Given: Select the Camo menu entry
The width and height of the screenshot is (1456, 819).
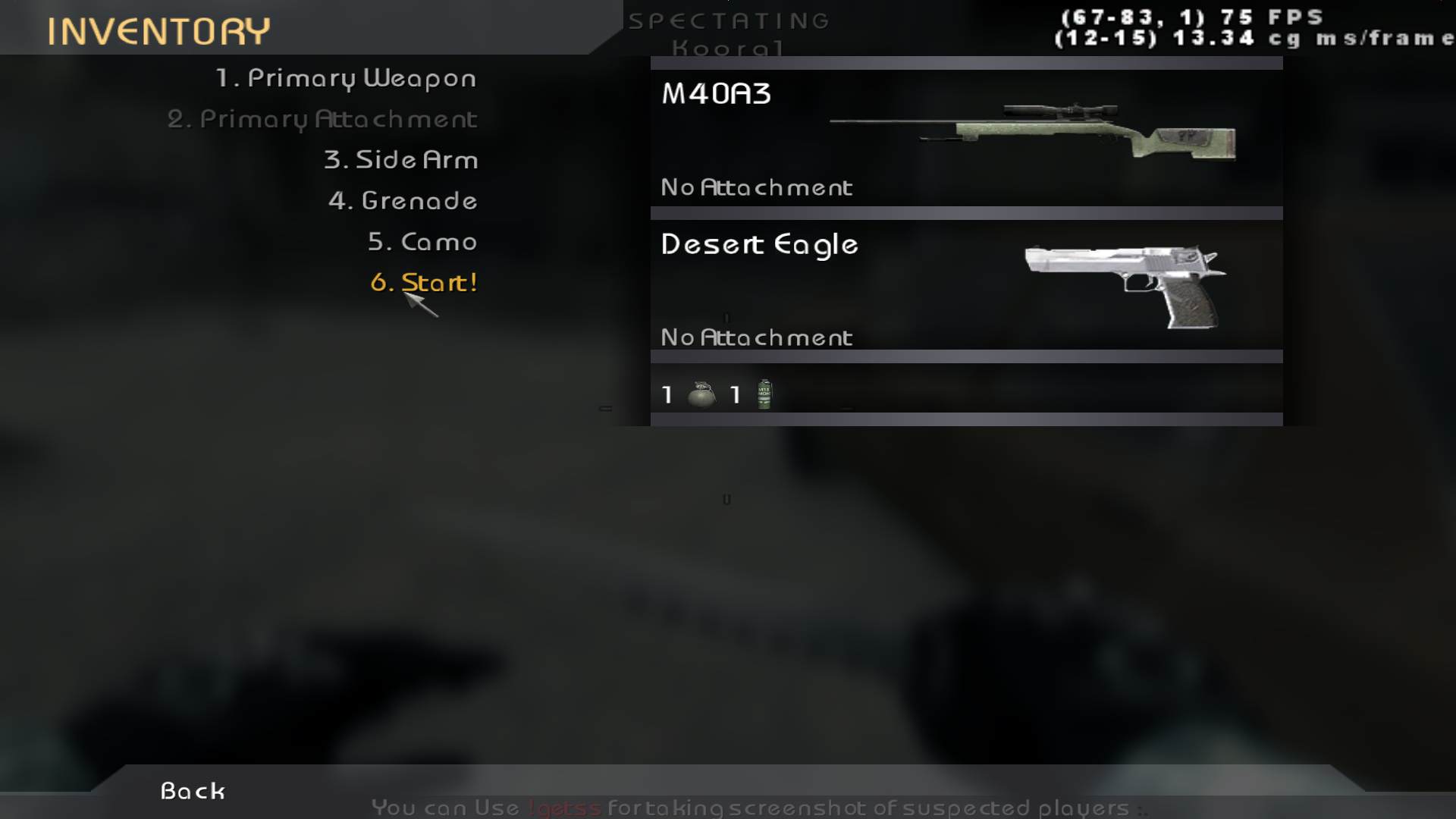Looking at the screenshot, I should (422, 242).
